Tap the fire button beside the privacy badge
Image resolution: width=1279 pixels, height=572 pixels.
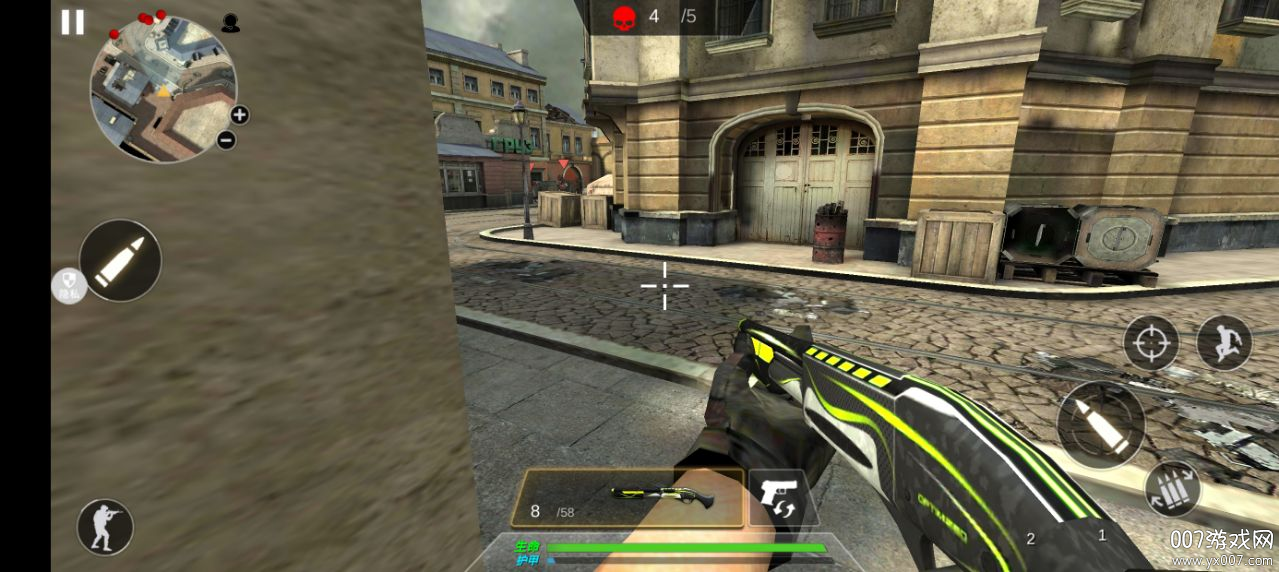tap(120, 260)
